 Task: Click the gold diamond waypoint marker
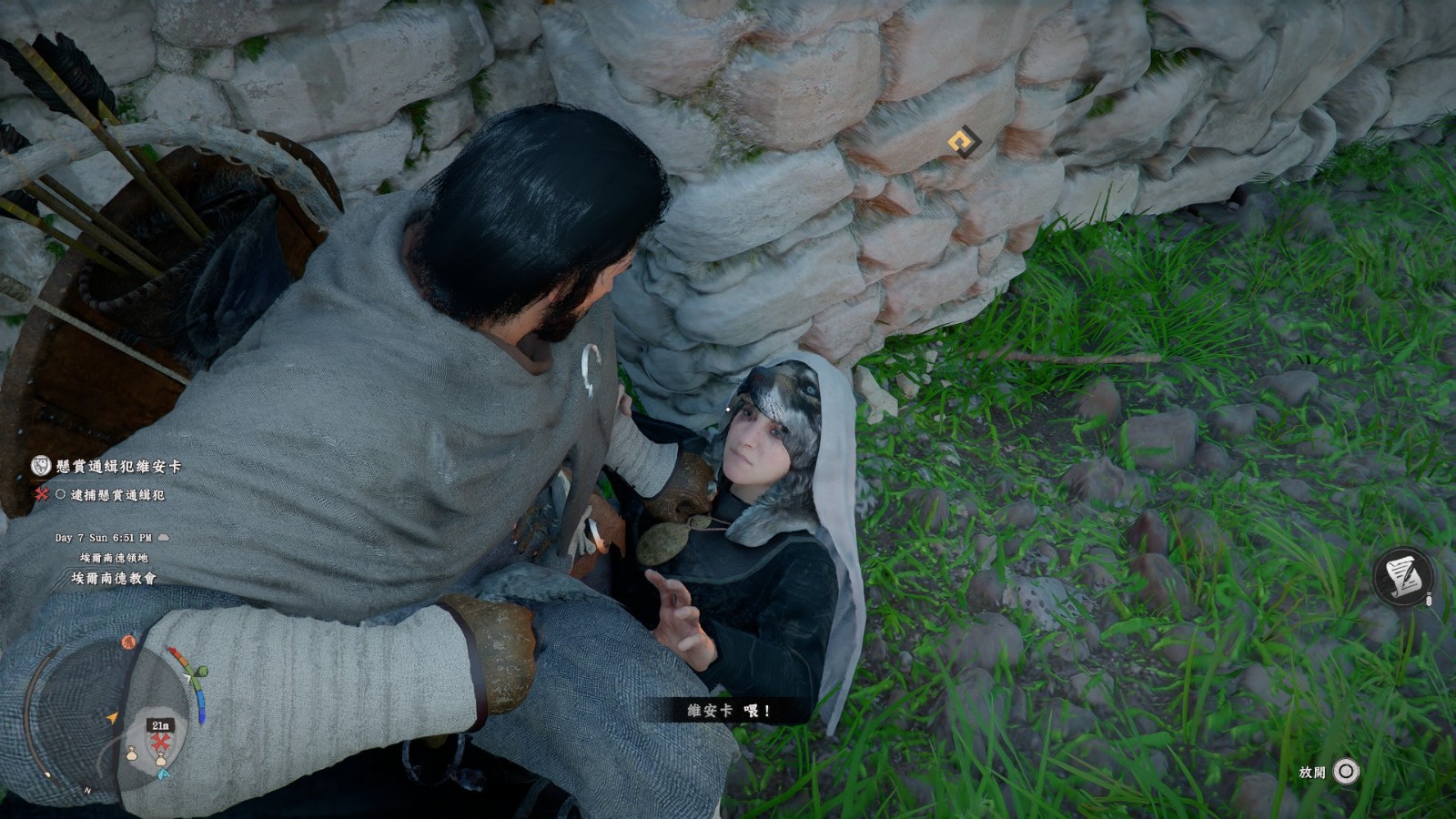click(x=963, y=142)
